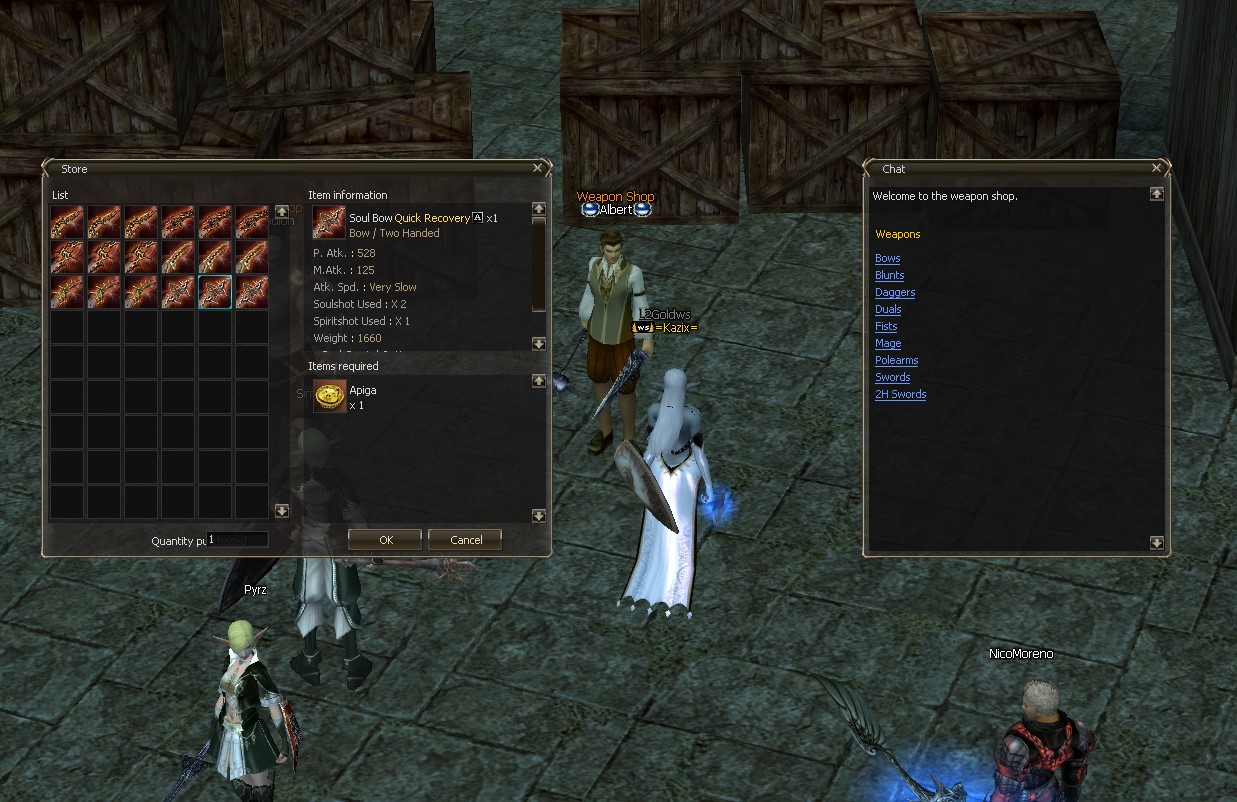1237x802 pixels.
Task: Browse 2H Swords
Action: tap(900, 394)
